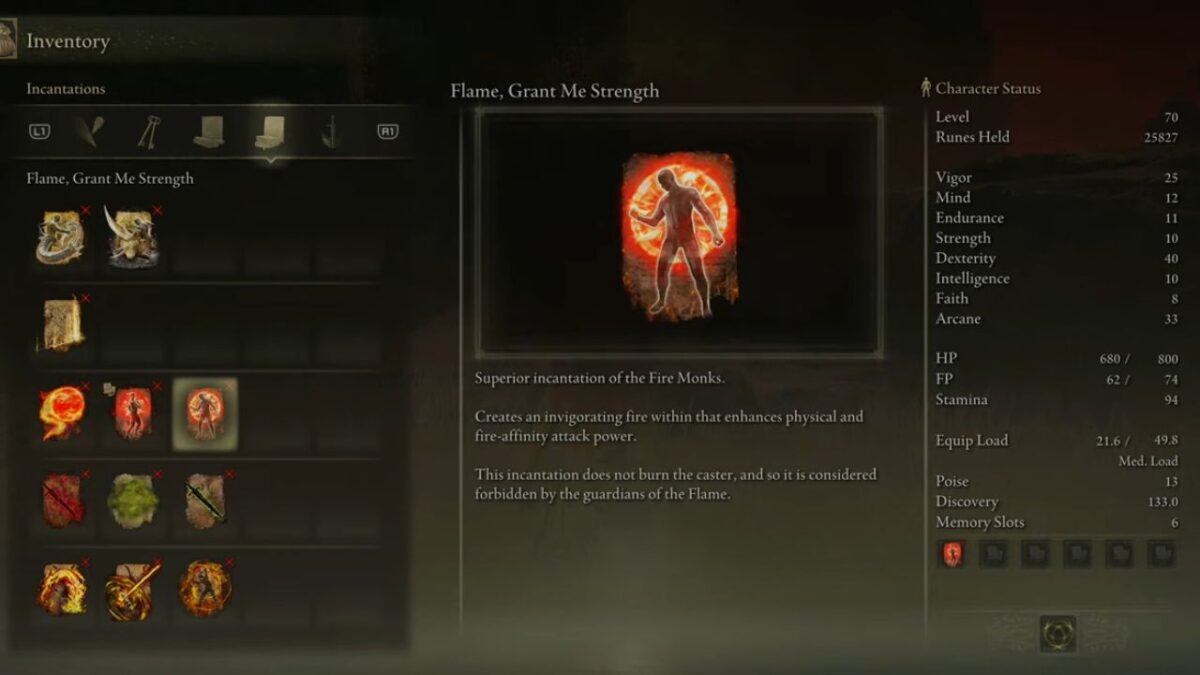The width and height of the screenshot is (1200, 675).
Task: Select the flame incantation in Memory Slots
Action: pos(952,553)
